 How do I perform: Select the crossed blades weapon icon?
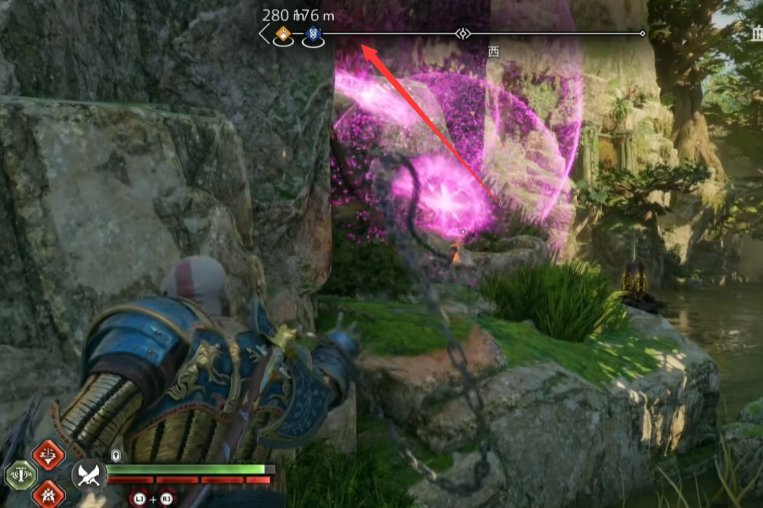(90, 476)
